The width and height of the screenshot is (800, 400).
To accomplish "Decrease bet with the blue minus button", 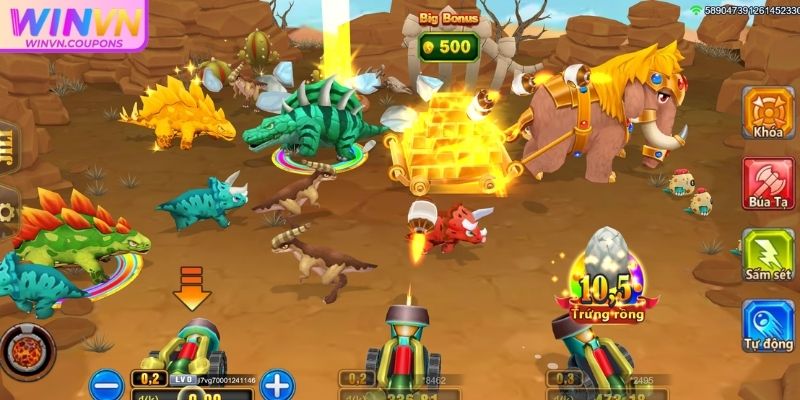I will (x=109, y=382).
